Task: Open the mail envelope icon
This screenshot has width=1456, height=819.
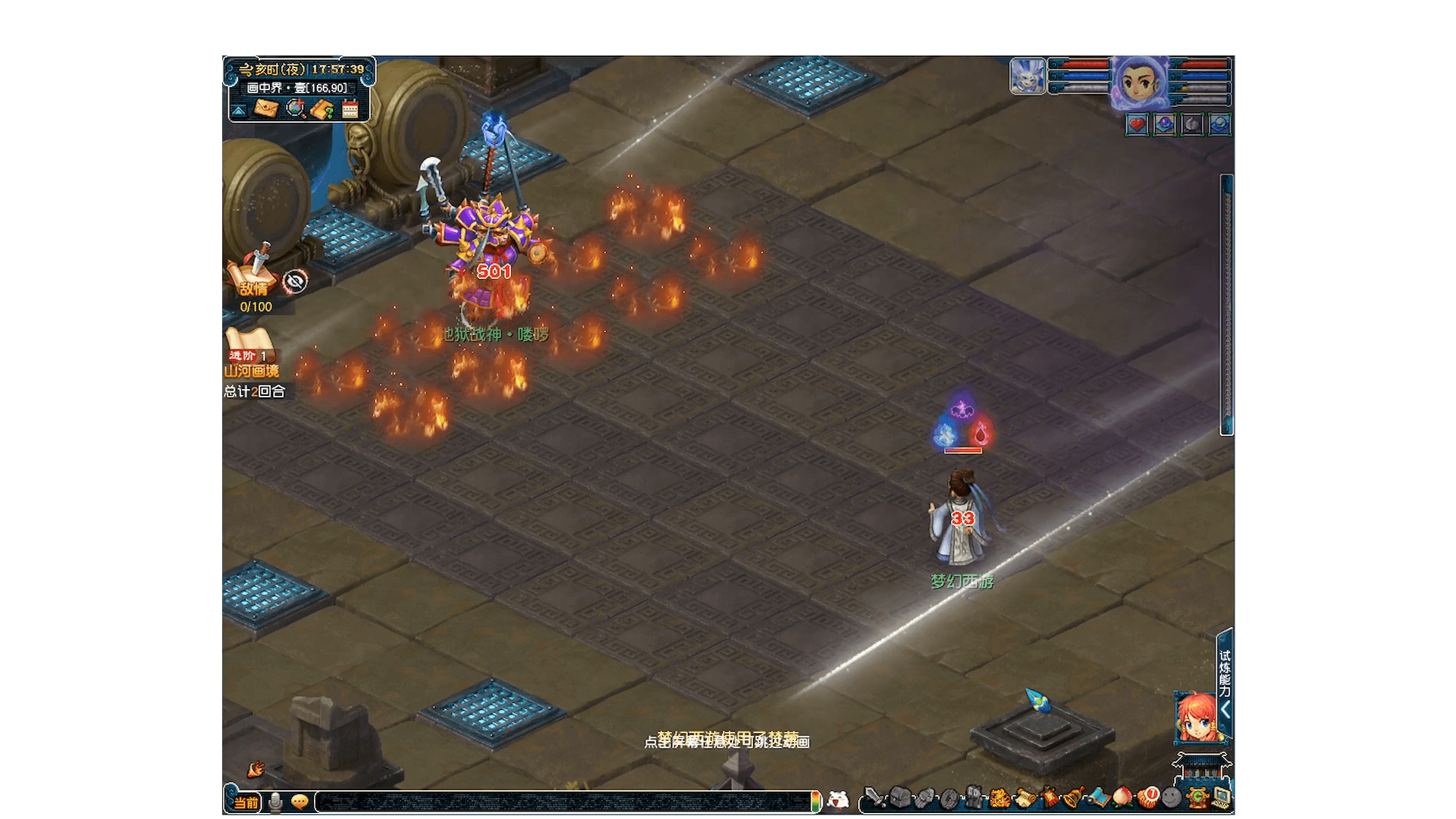Action: click(265, 108)
